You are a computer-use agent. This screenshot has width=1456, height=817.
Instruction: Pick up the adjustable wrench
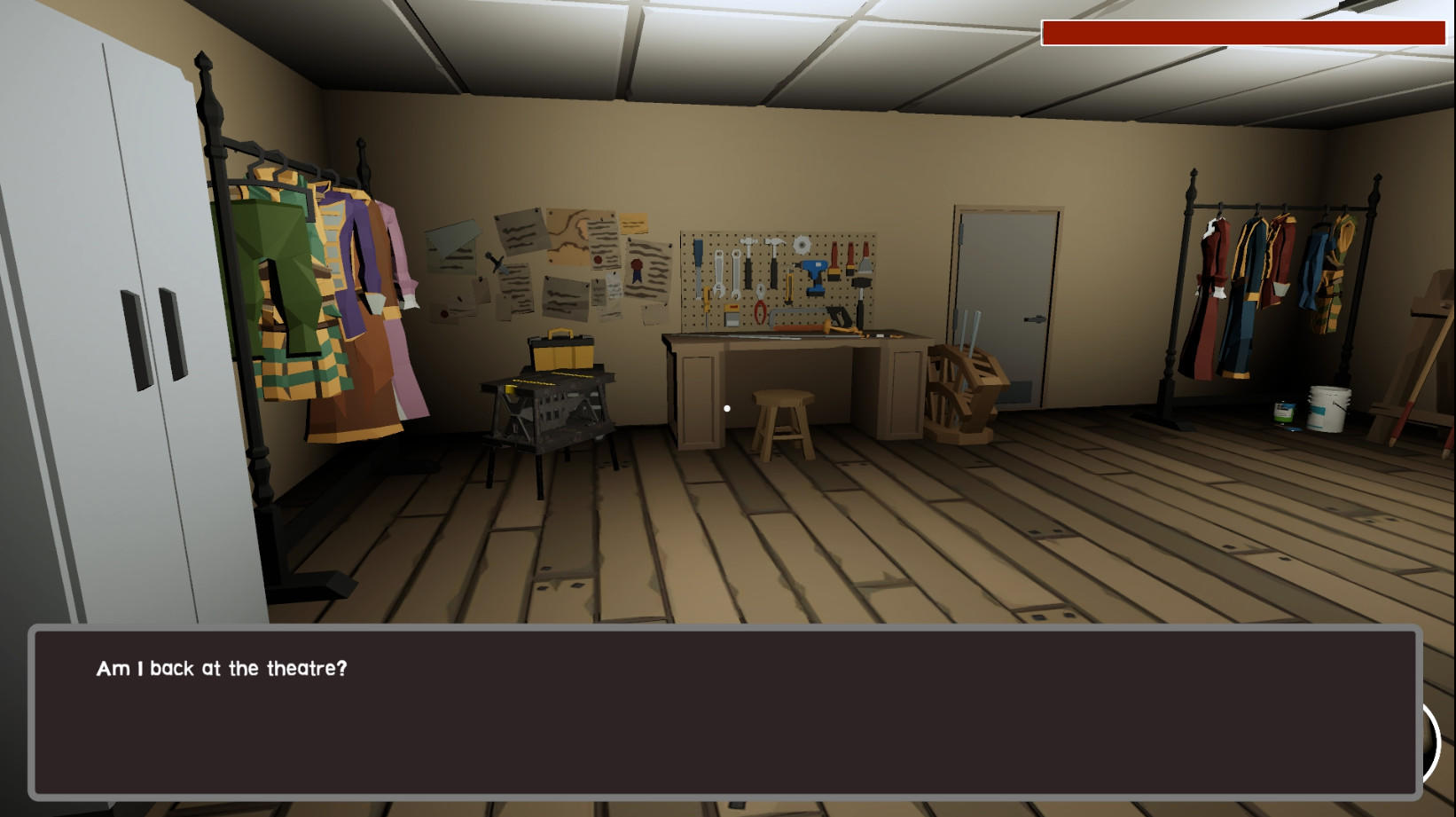[x=718, y=271]
